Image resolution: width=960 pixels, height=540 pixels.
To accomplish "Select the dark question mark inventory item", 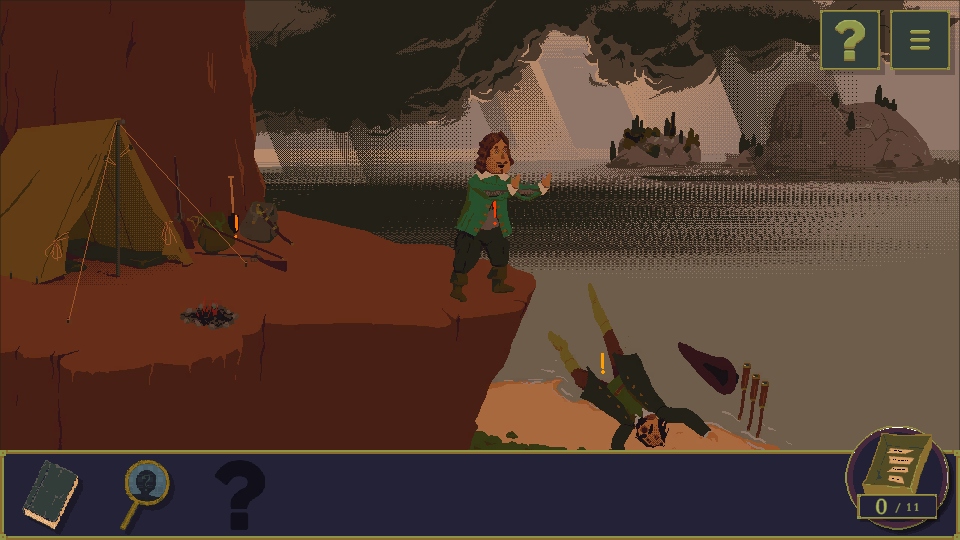I will pyautogui.click(x=240, y=494).
